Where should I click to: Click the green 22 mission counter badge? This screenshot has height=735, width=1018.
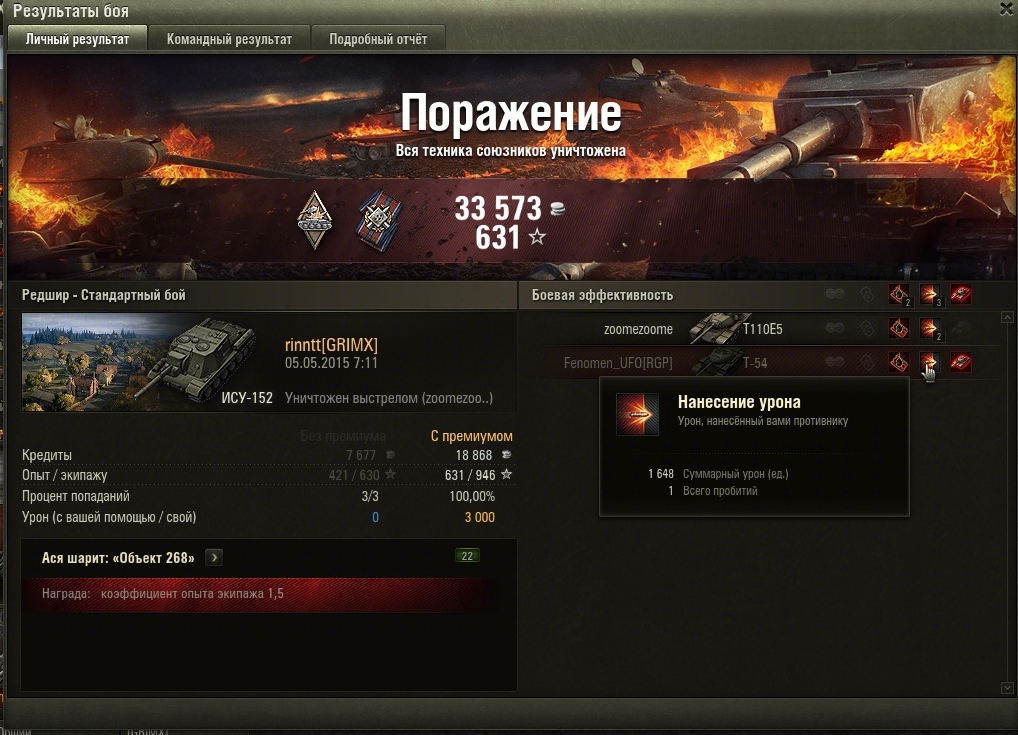point(467,556)
